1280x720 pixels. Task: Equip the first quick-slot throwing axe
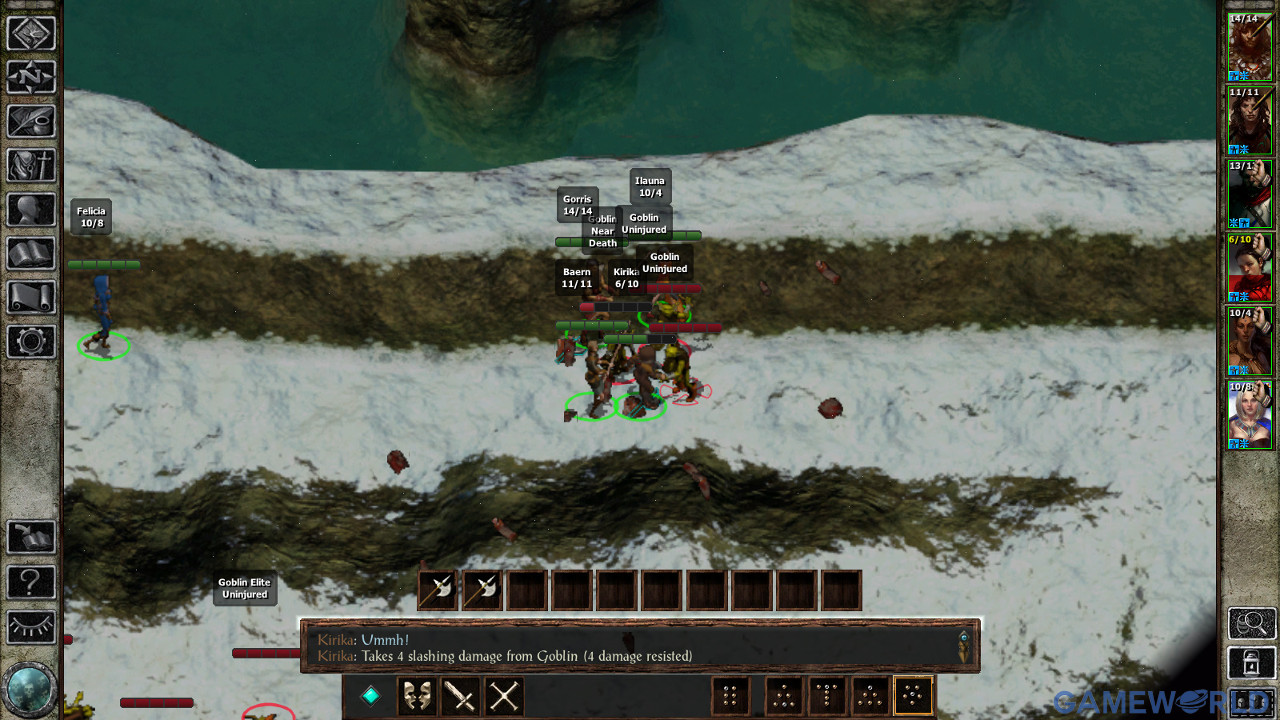tap(437, 590)
